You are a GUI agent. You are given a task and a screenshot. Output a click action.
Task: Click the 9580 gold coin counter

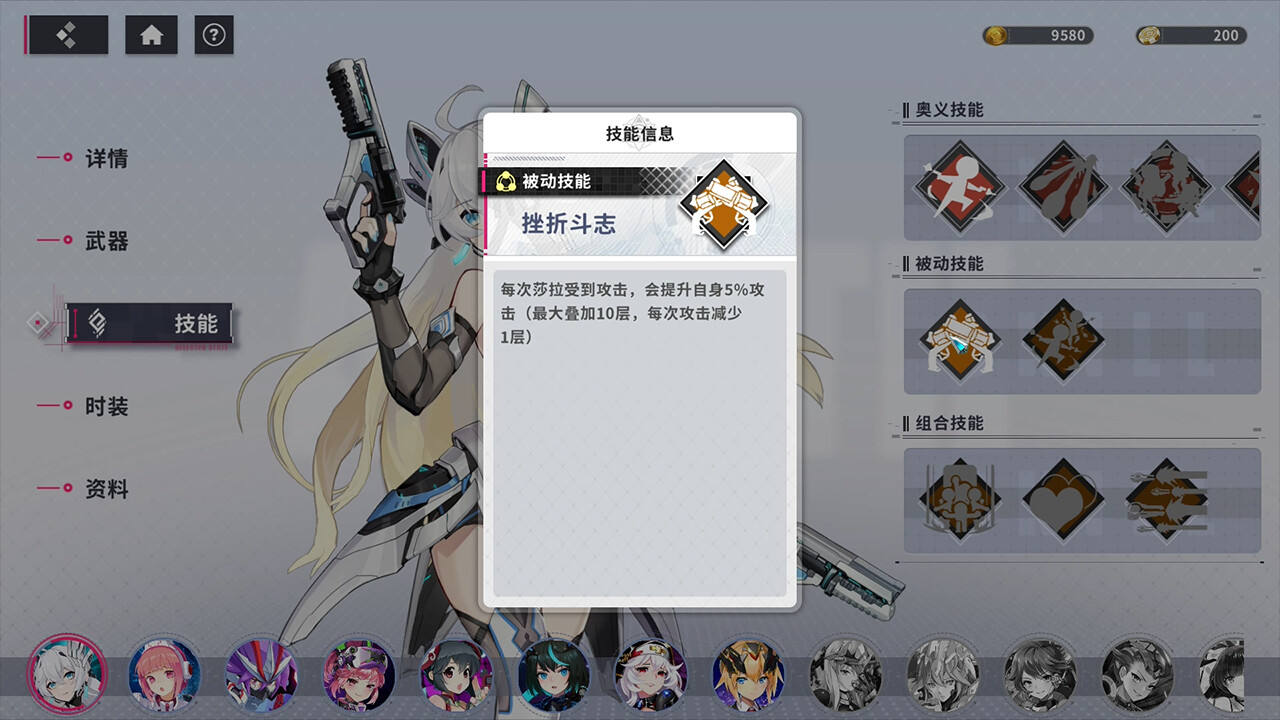pyautogui.click(x=1038, y=34)
